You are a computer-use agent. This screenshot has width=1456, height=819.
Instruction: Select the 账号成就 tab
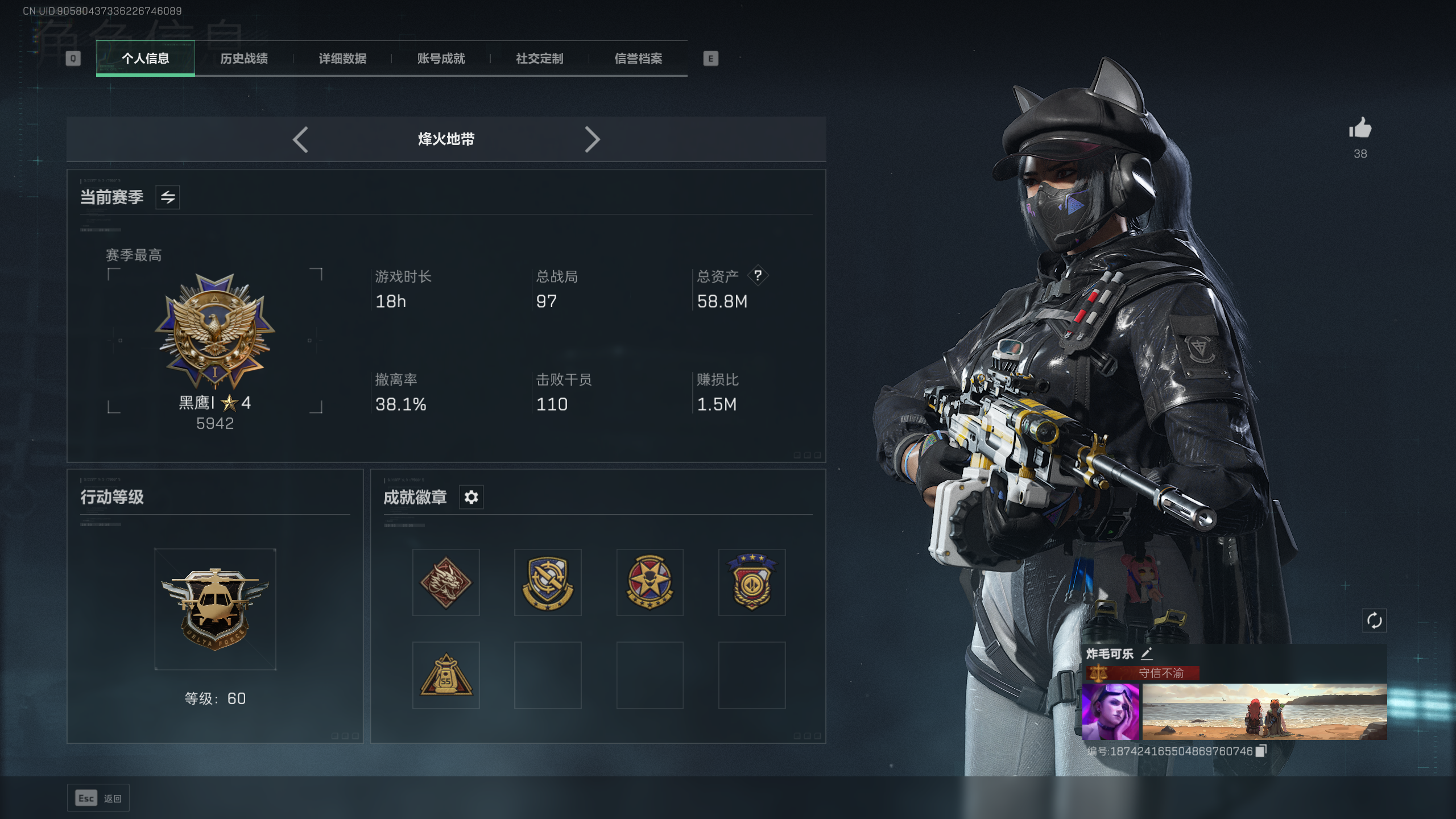[x=441, y=59]
